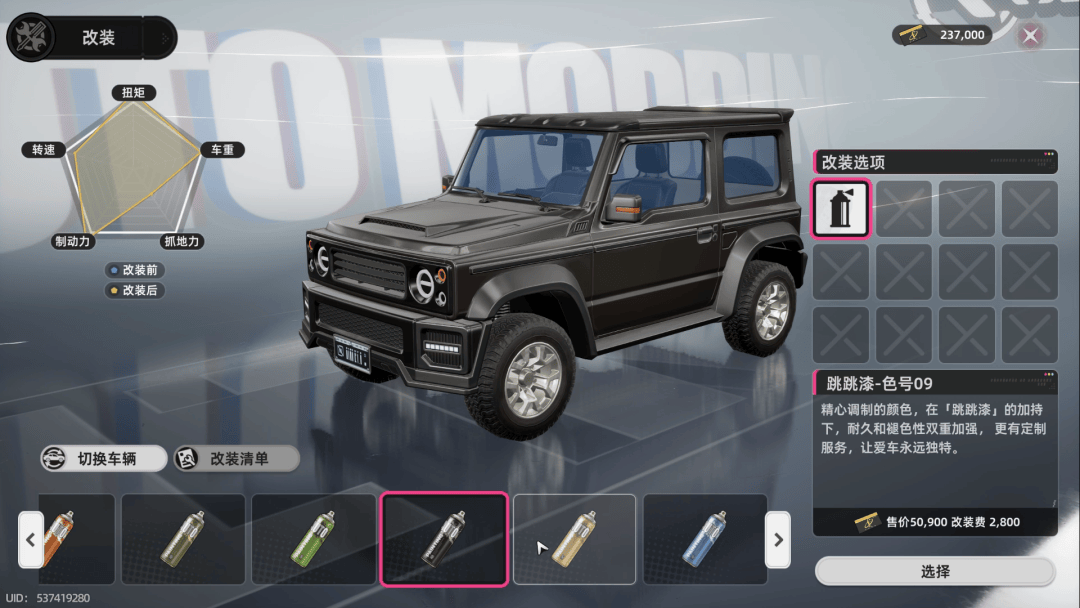Screen dimensions: 1080x608
Task: Close the modification screen
Action: 1031,36
